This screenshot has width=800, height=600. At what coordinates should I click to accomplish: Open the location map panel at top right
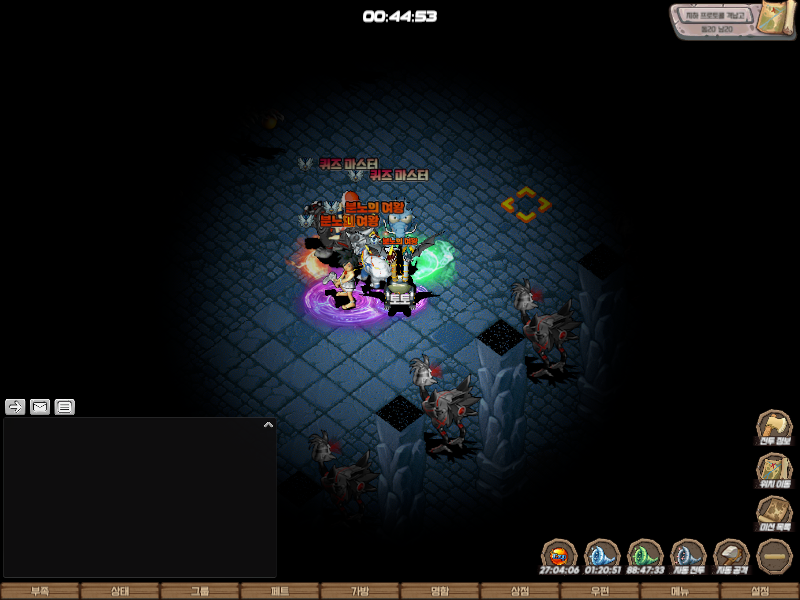pos(732,21)
